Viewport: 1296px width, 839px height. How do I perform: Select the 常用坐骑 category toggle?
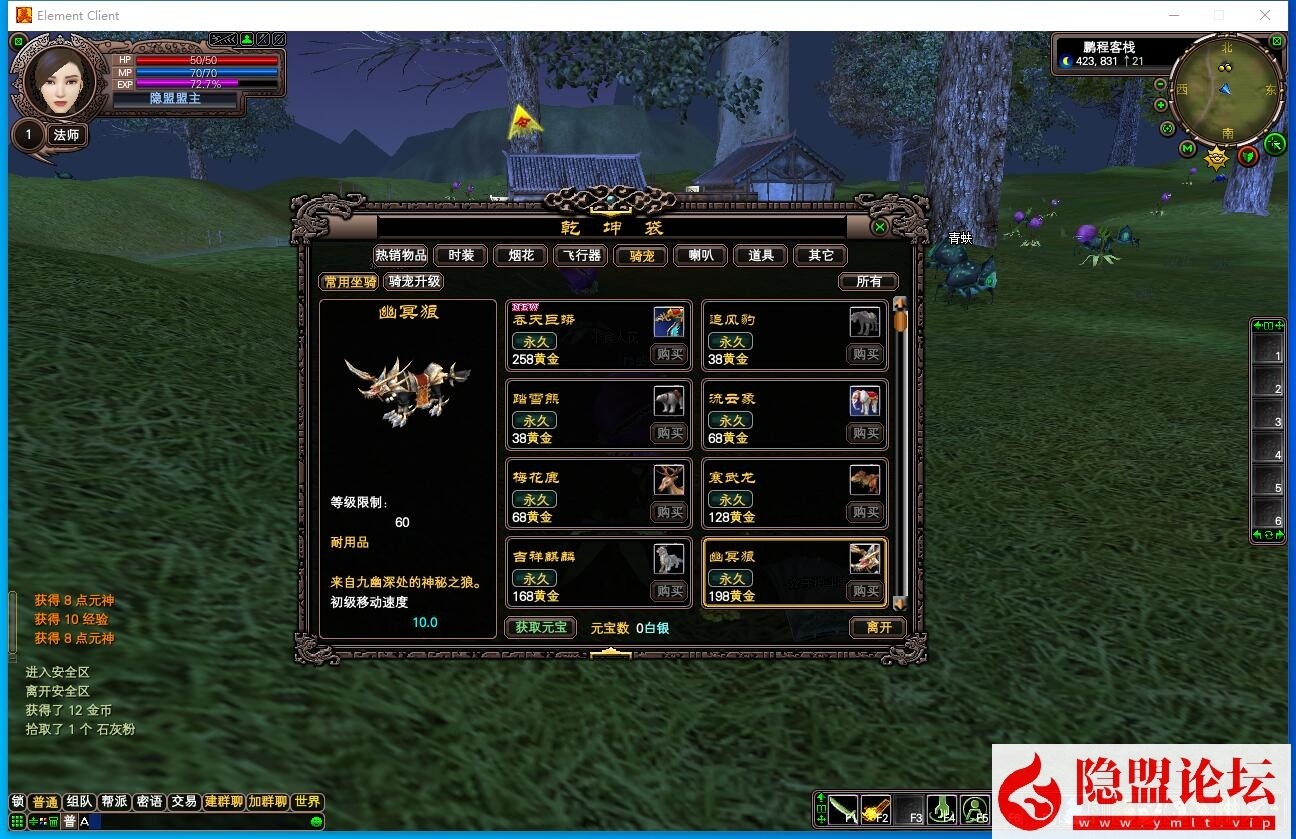[348, 281]
